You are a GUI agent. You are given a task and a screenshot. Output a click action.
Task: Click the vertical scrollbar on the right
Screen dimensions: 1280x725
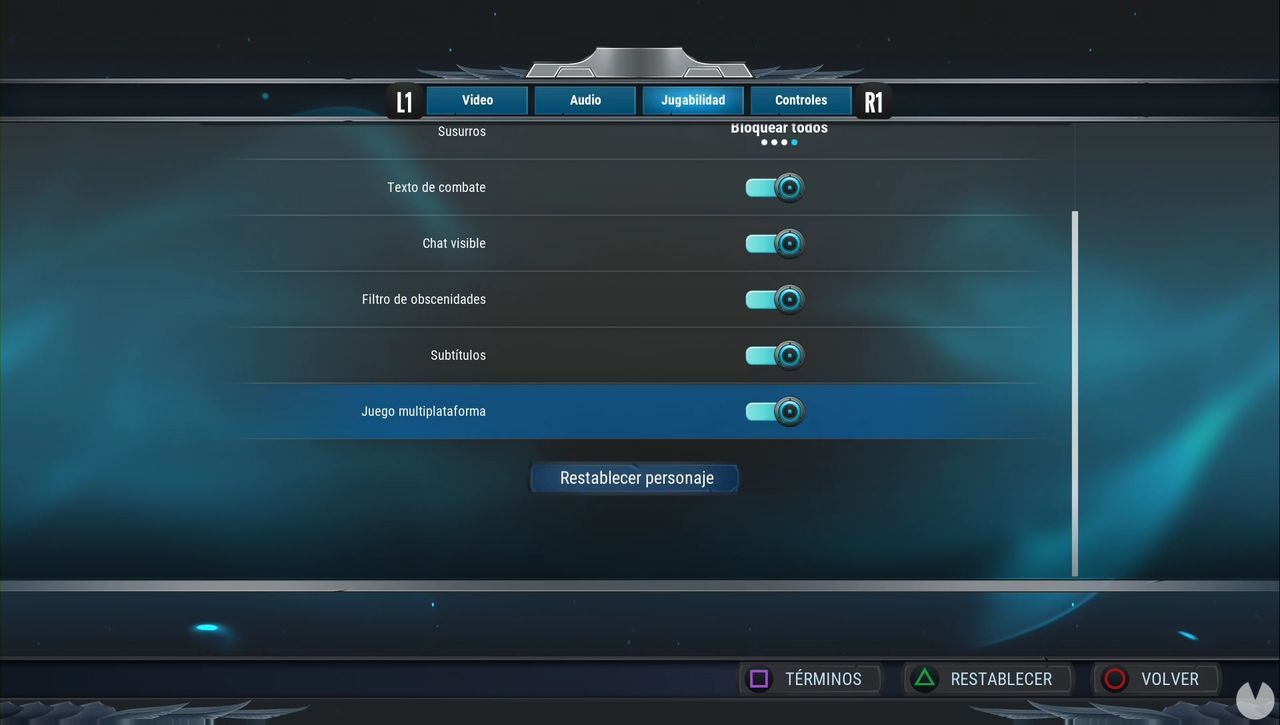tap(1075, 395)
